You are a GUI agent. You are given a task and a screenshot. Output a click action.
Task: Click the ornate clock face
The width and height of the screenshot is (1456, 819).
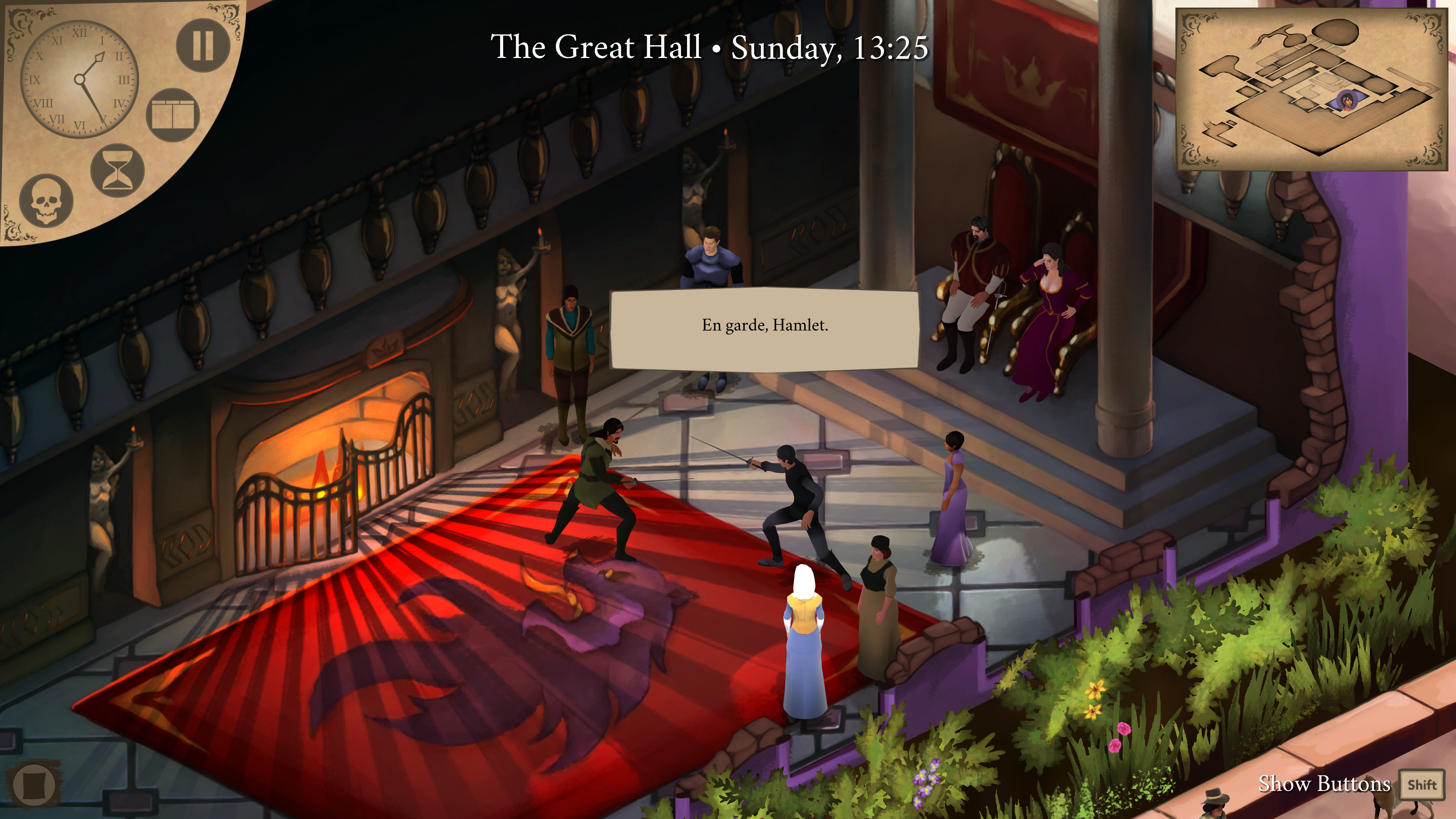[79, 80]
